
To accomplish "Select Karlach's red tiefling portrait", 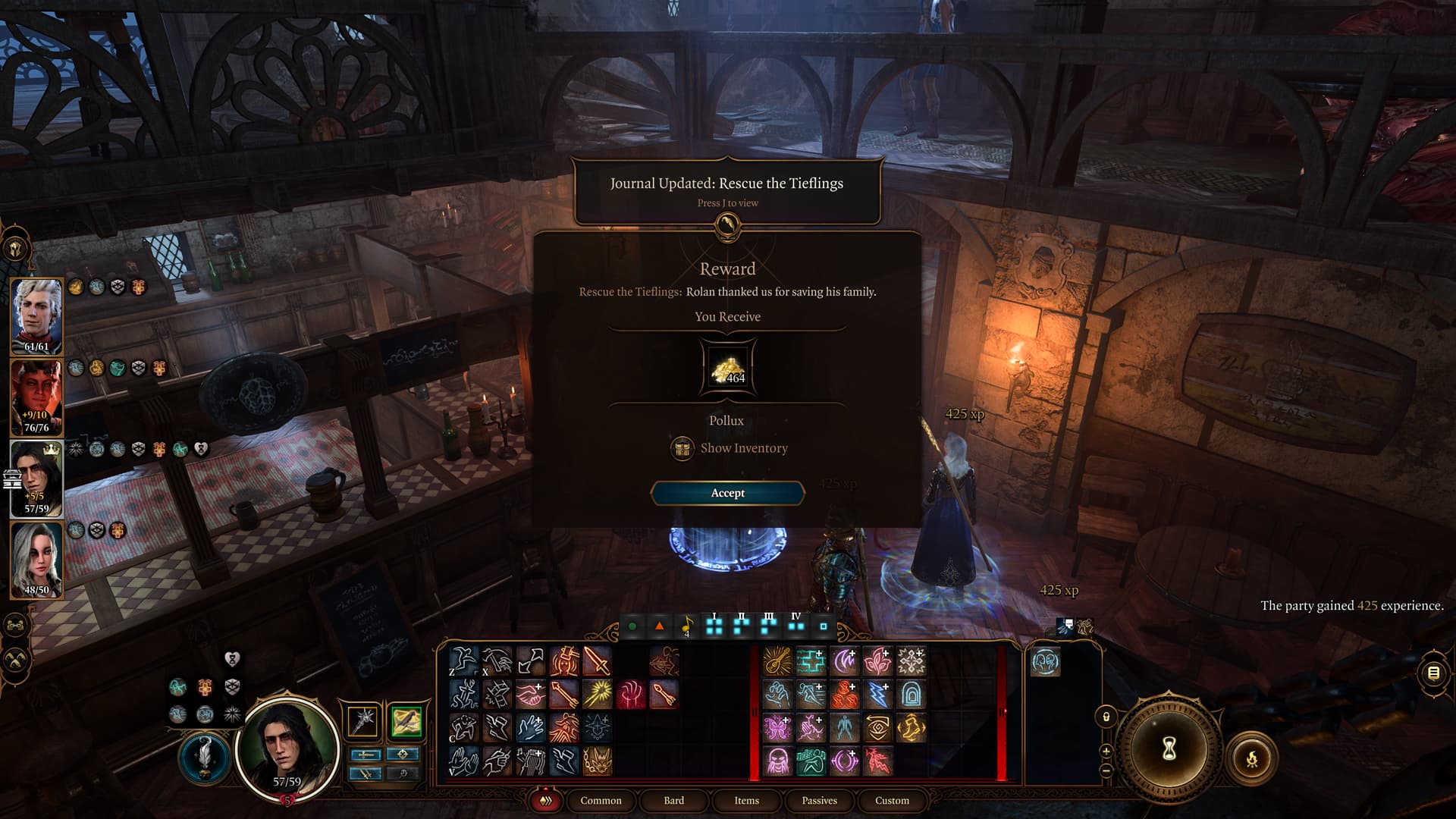I will (x=36, y=396).
